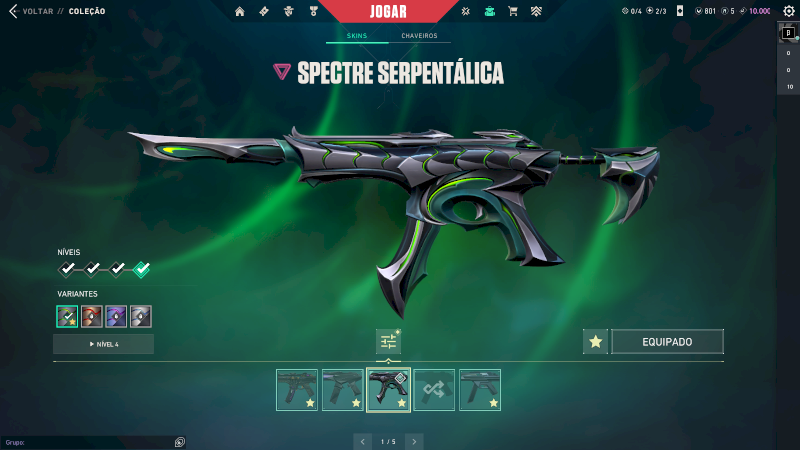Screen dimensions: 800x450
Task: Choose the red skin variant
Action: click(92, 316)
